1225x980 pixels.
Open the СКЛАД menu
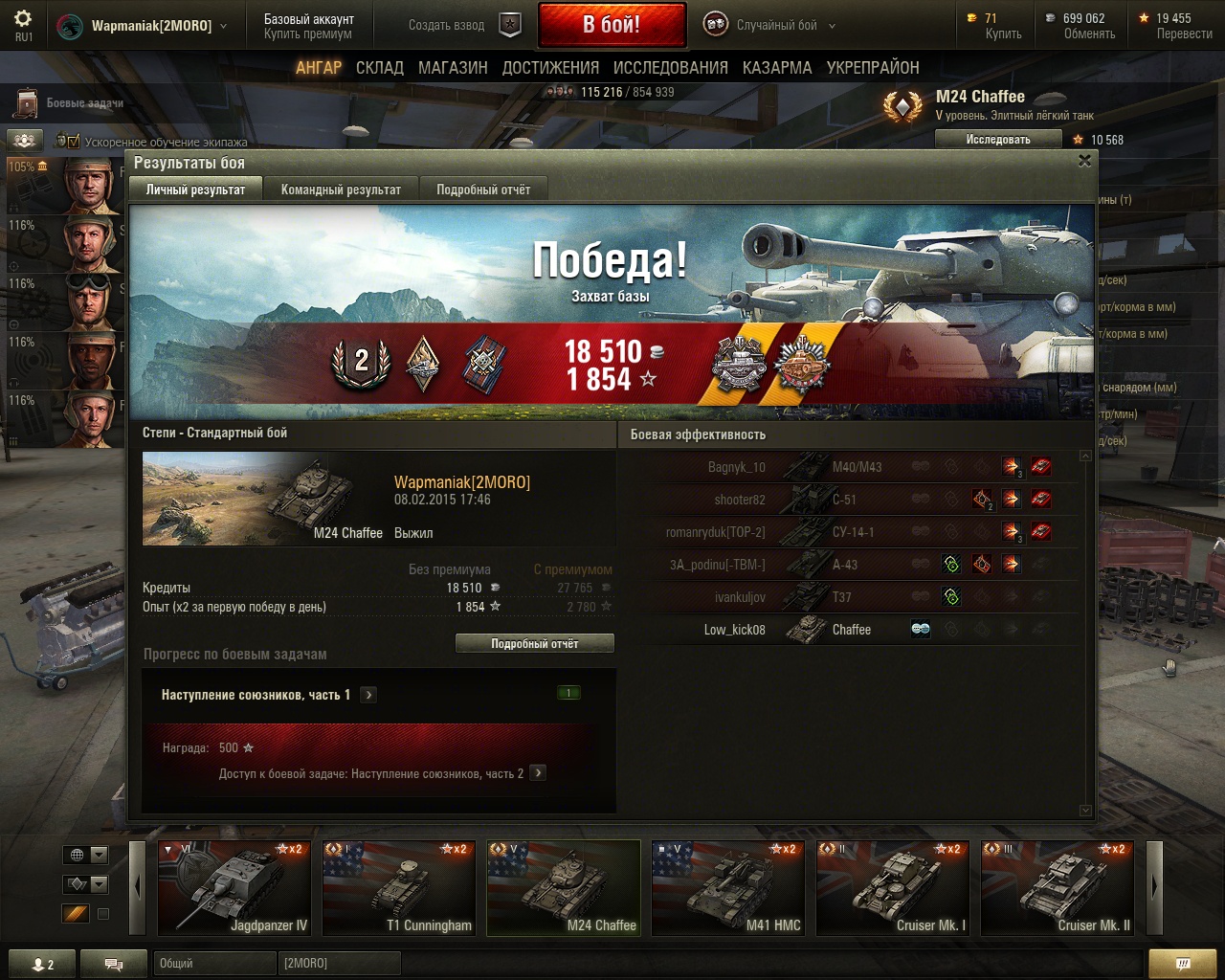coord(380,68)
